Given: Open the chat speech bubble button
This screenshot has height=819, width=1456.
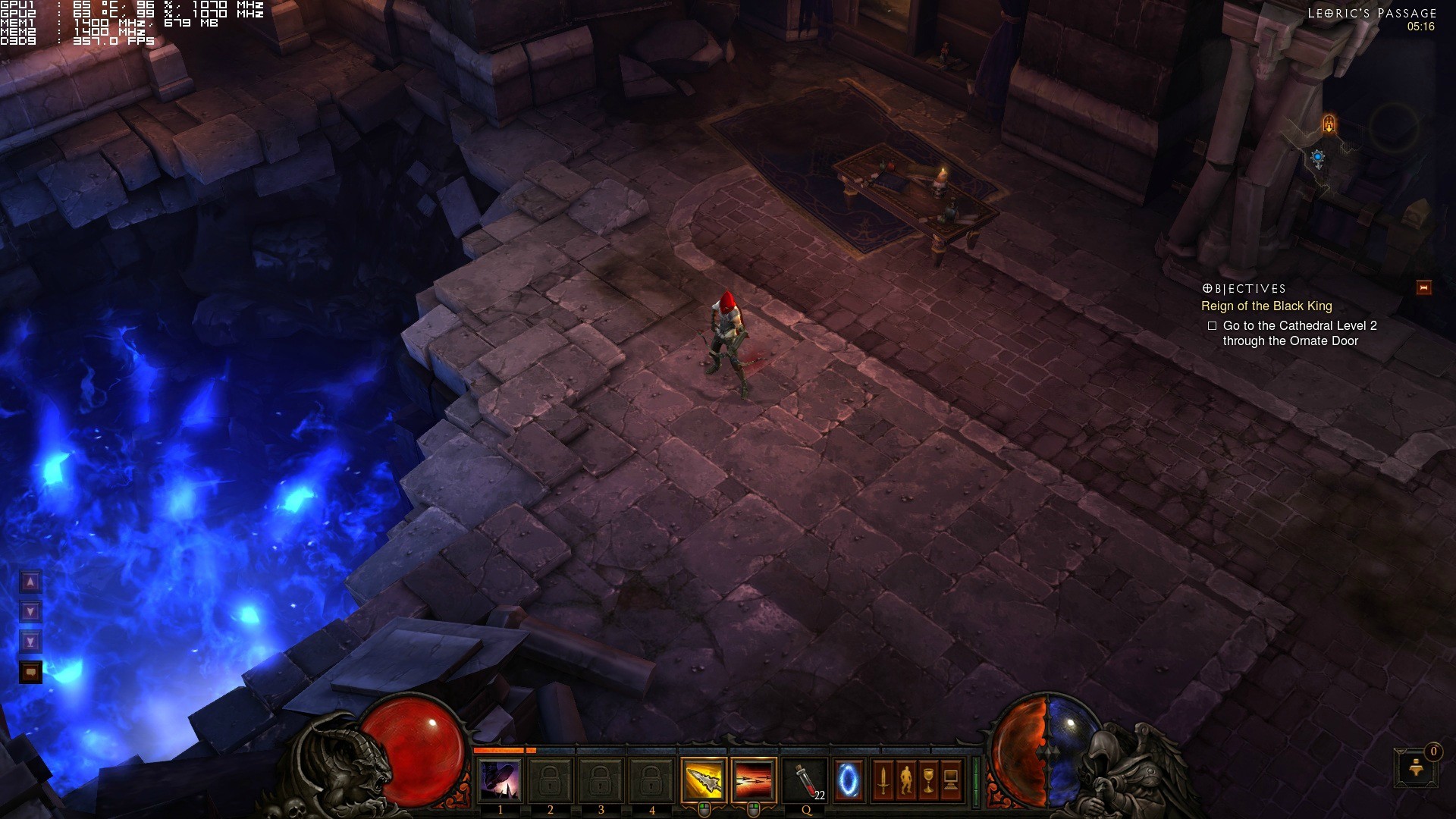Looking at the screenshot, I should pyautogui.click(x=30, y=672).
